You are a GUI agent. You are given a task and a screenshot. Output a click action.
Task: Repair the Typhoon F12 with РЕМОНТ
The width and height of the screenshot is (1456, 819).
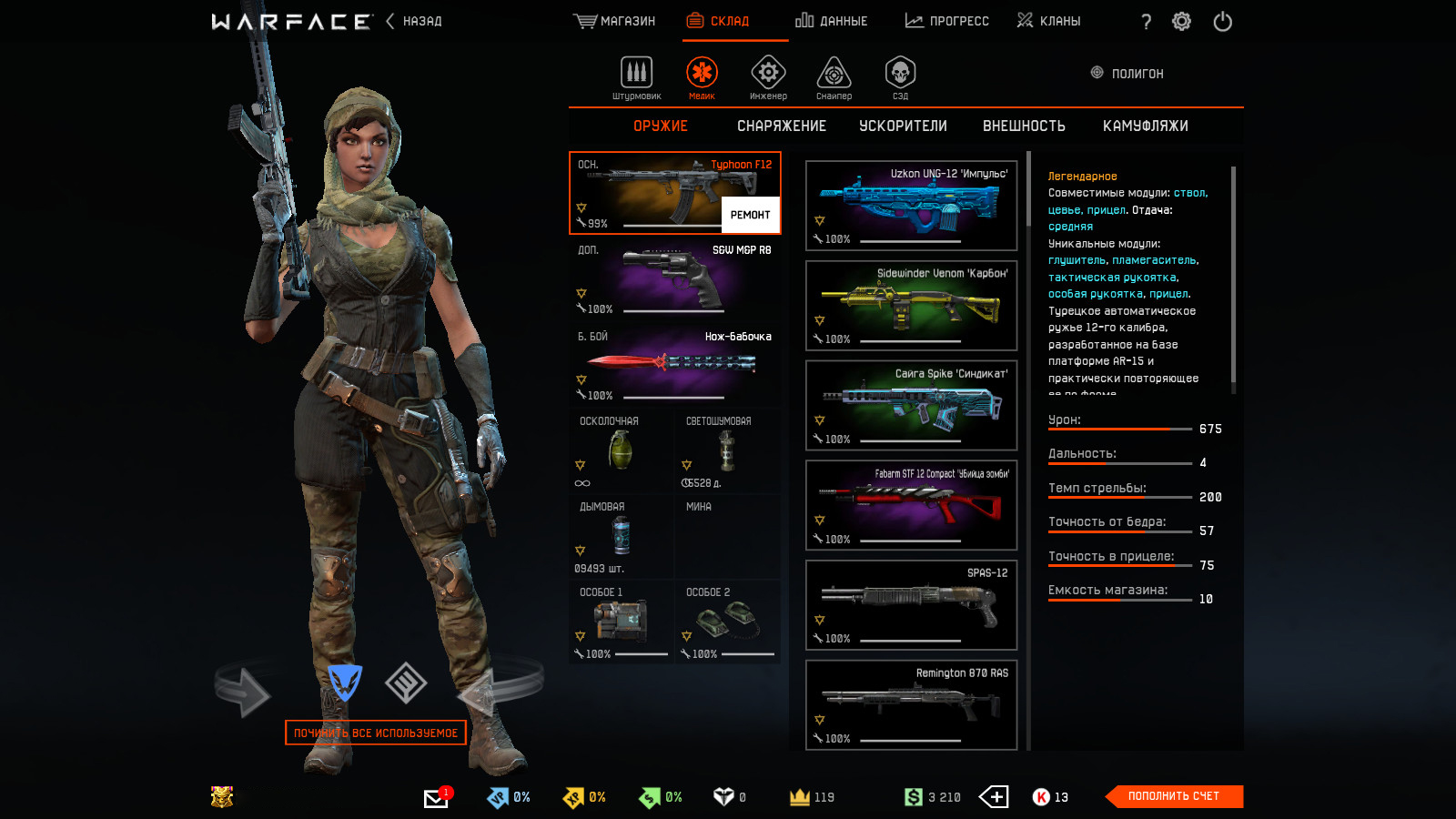coord(750,215)
